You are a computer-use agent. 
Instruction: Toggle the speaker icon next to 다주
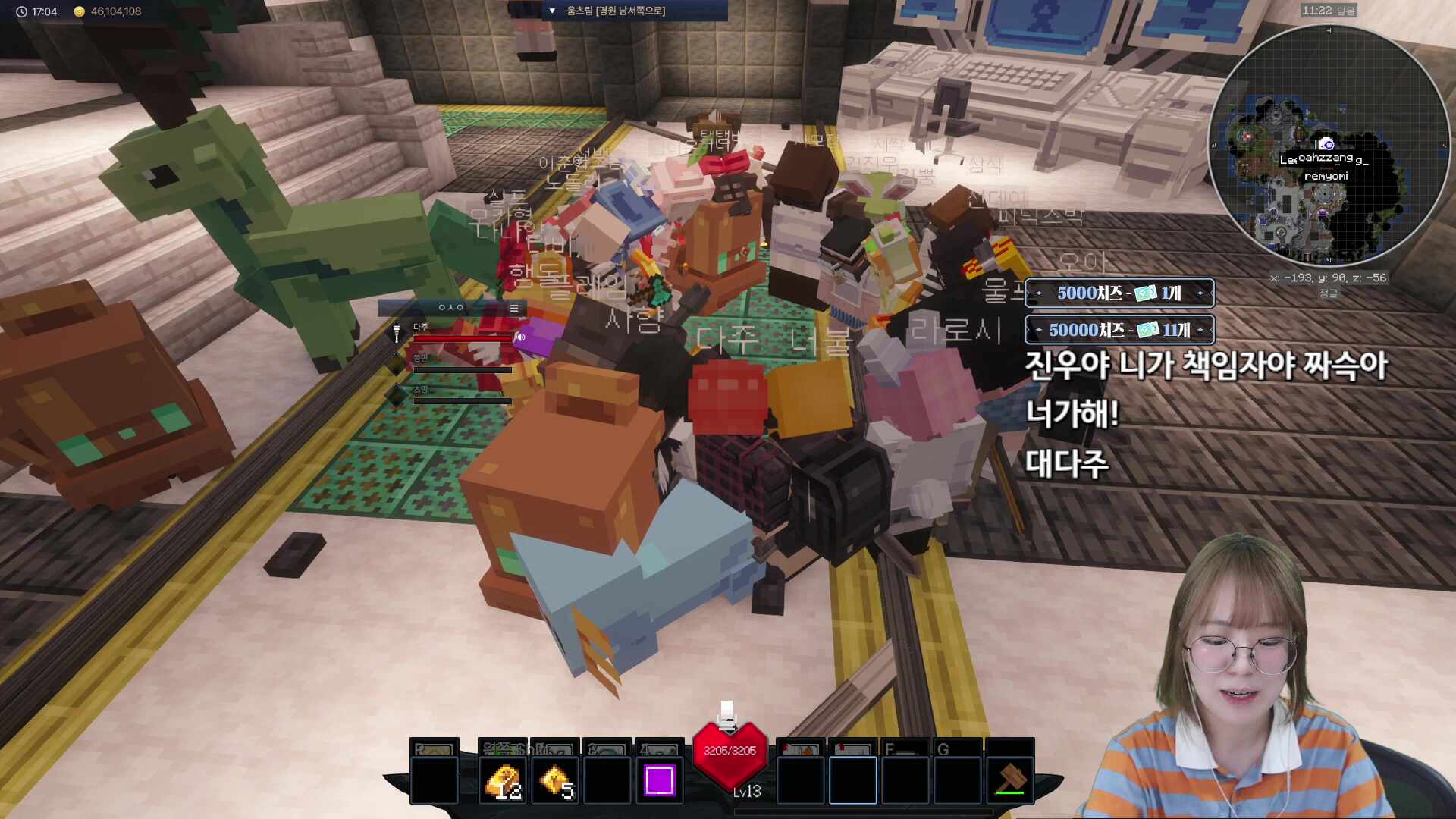520,337
